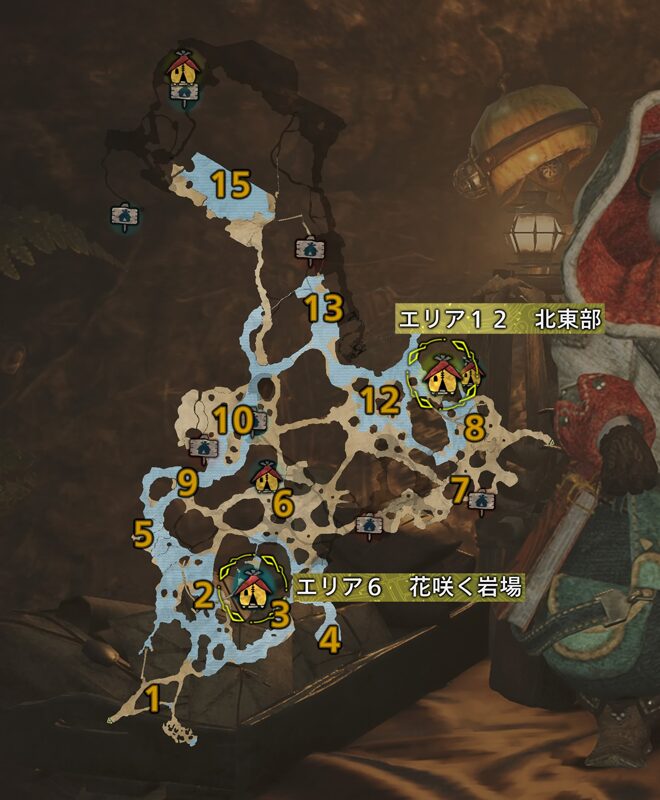Select the camp signpost marker below area 7
This screenshot has height=800, width=660.
pos(481,500)
